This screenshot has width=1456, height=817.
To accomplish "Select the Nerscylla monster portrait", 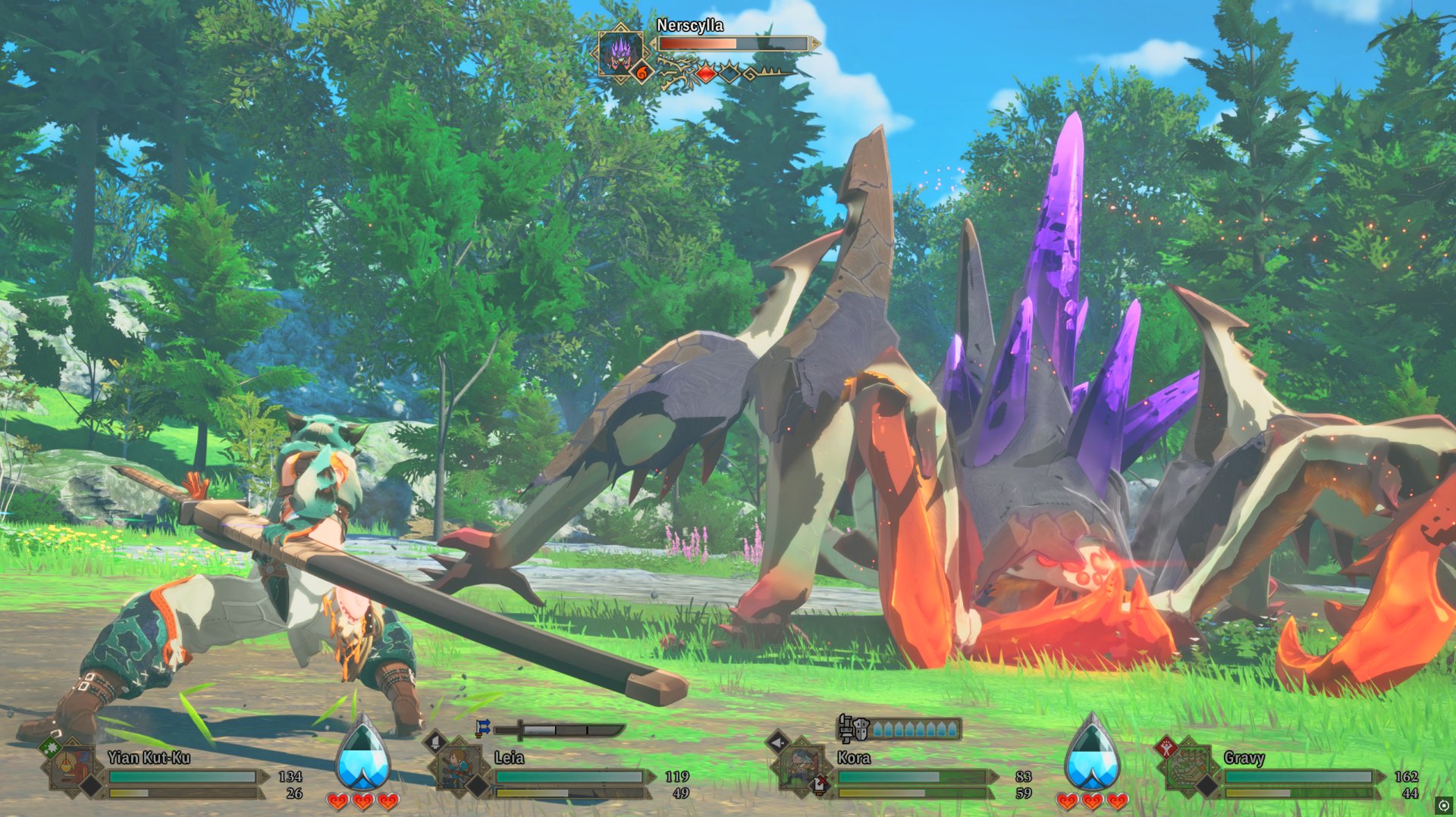I will (620, 52).
